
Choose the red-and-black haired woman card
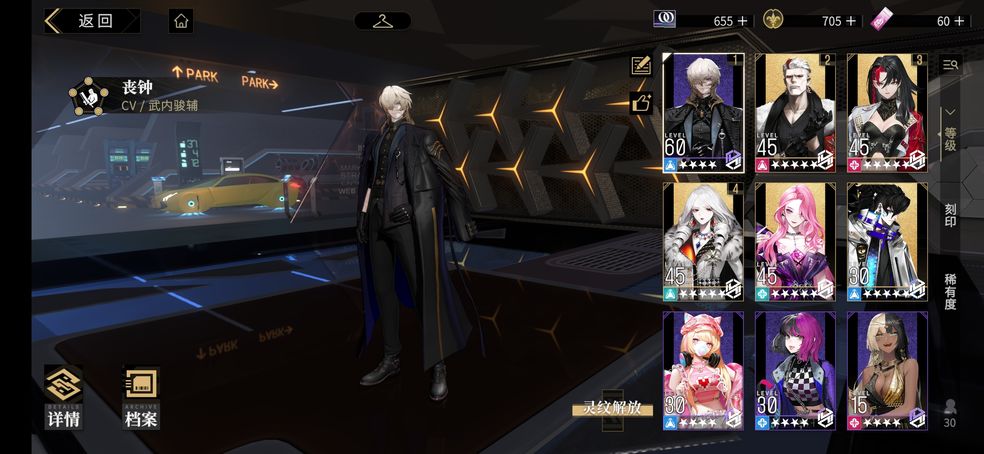pyautogui.click(x=887, y=112)
